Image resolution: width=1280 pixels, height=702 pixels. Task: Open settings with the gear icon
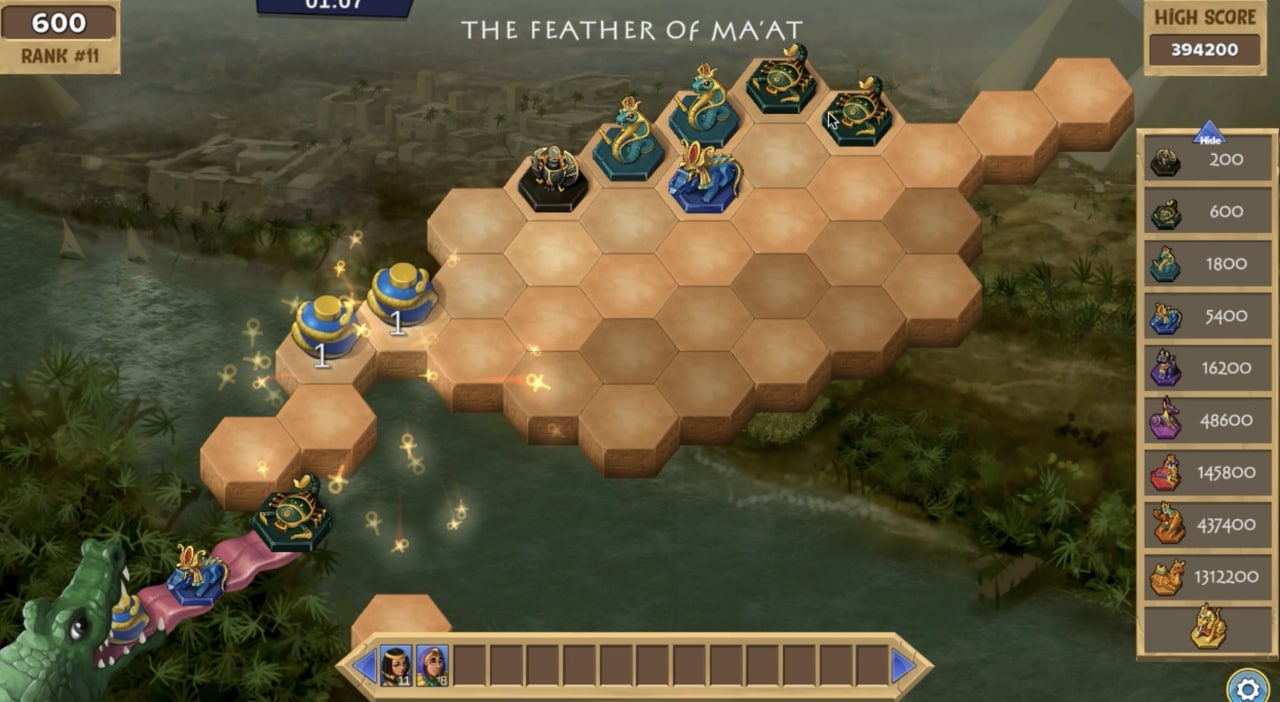[x=1247, y=688]
